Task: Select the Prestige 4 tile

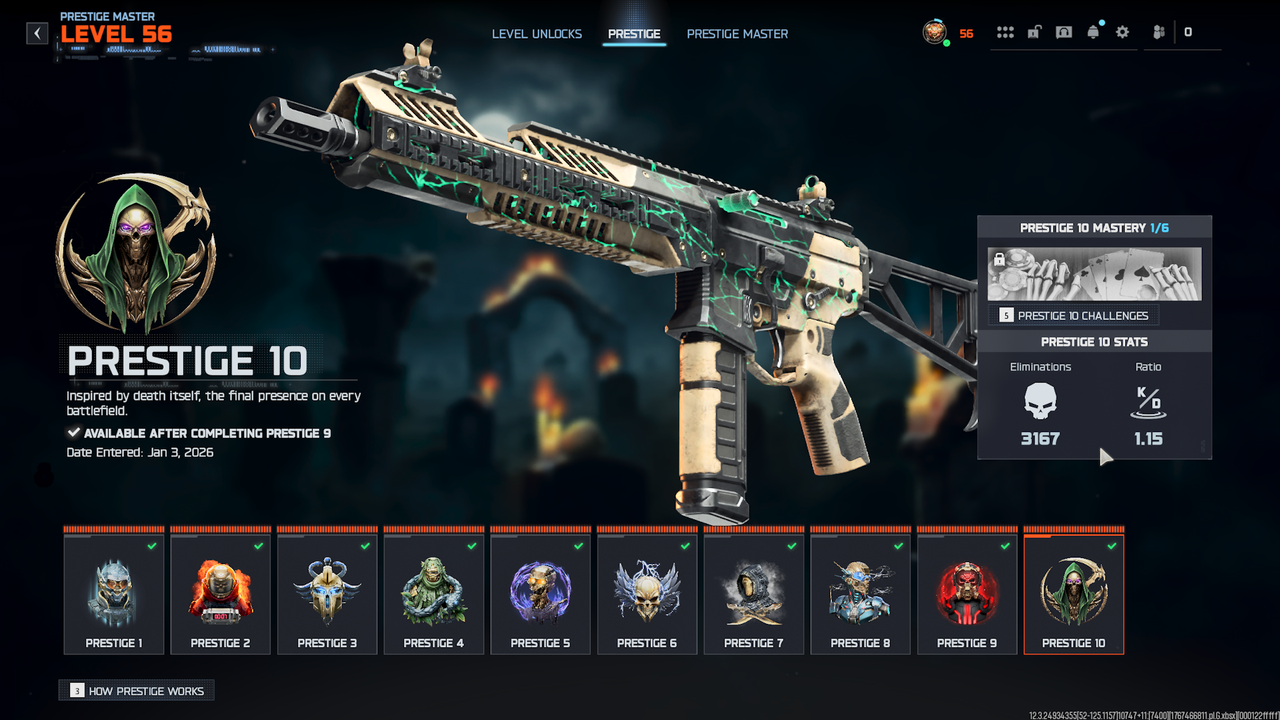Action: tap(434, 595)
